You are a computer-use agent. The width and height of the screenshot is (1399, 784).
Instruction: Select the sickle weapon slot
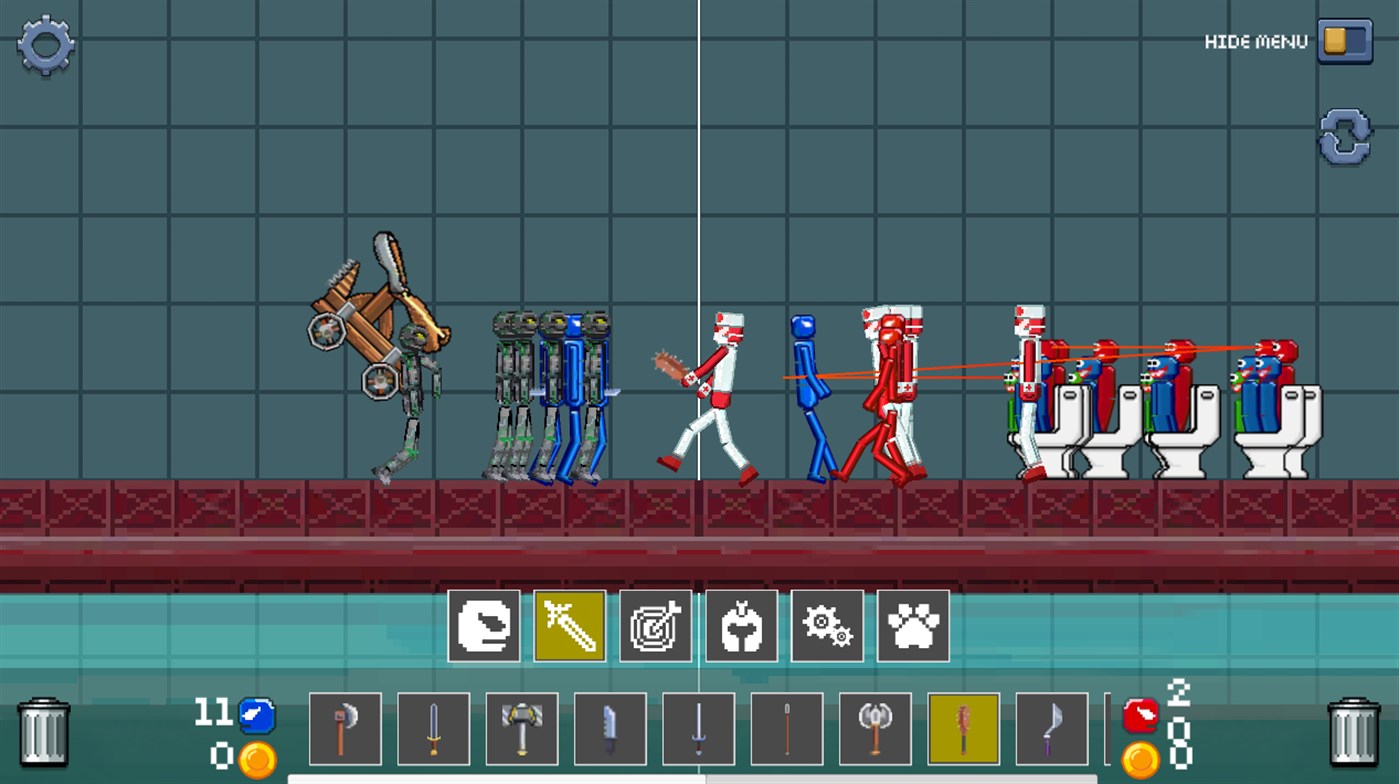coord(1049,728)
